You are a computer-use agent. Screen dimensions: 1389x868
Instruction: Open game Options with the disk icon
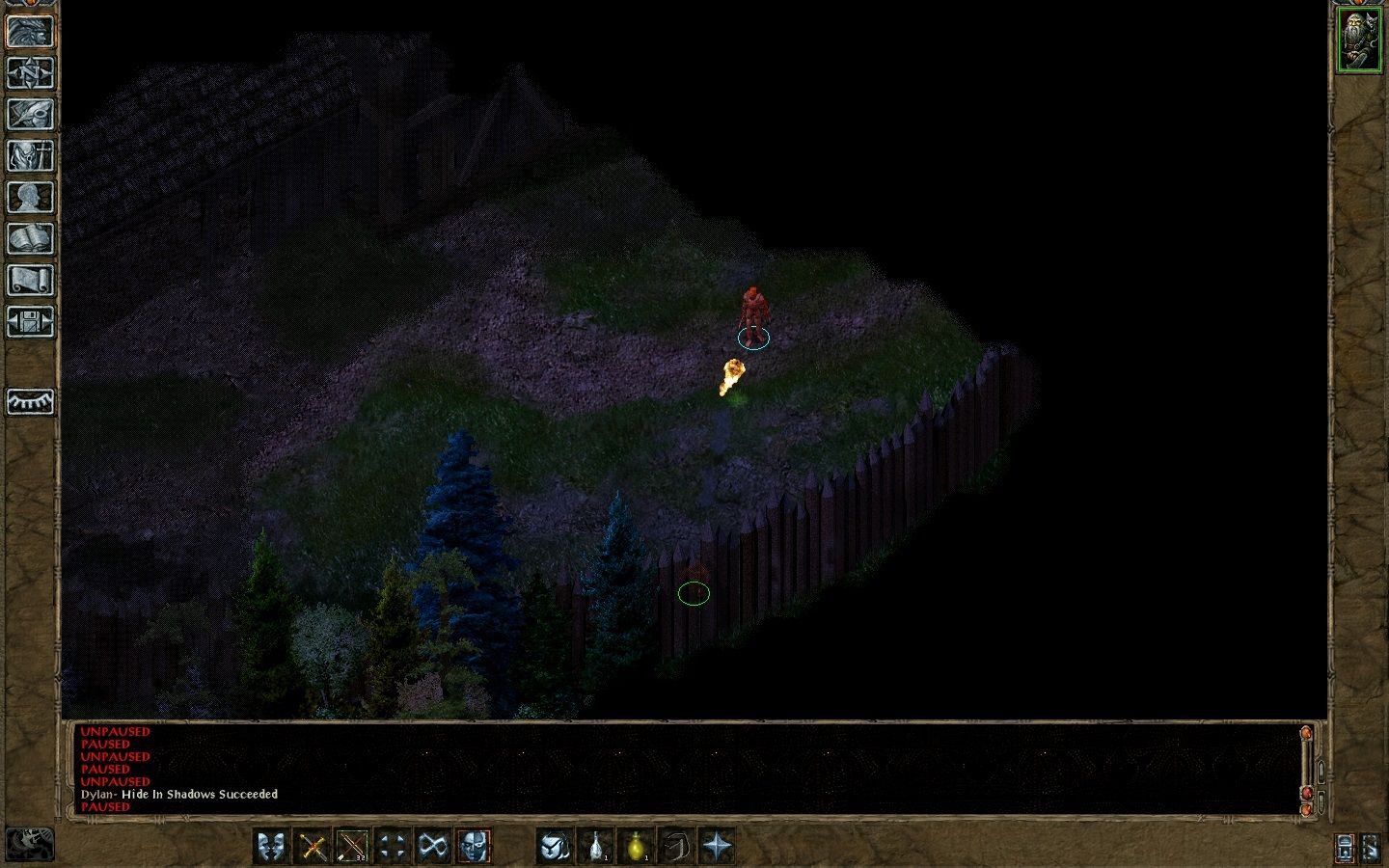pyautogui.click(x=29, y=323)
